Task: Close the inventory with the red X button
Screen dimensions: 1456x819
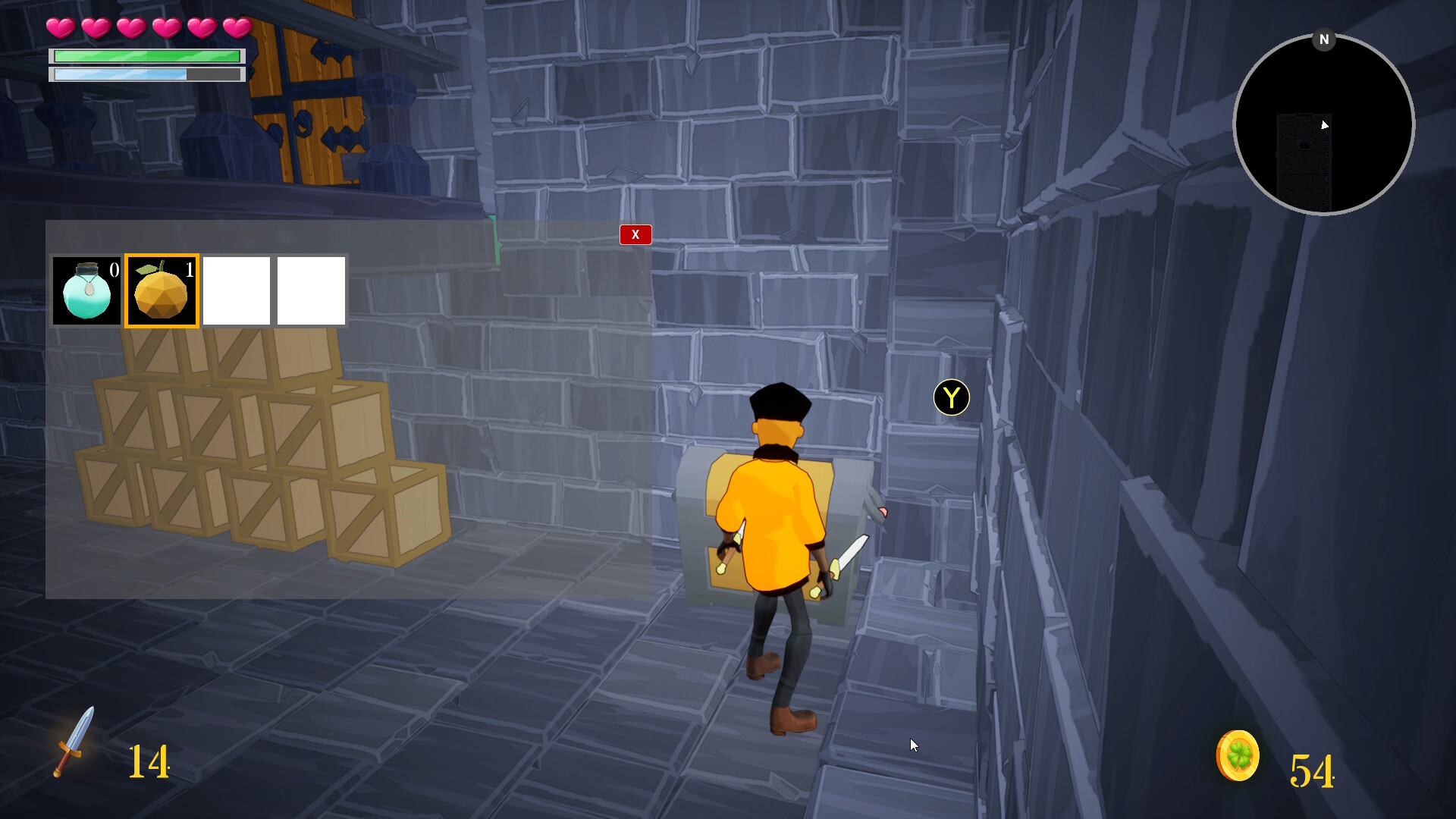Action: coord(635,234)
